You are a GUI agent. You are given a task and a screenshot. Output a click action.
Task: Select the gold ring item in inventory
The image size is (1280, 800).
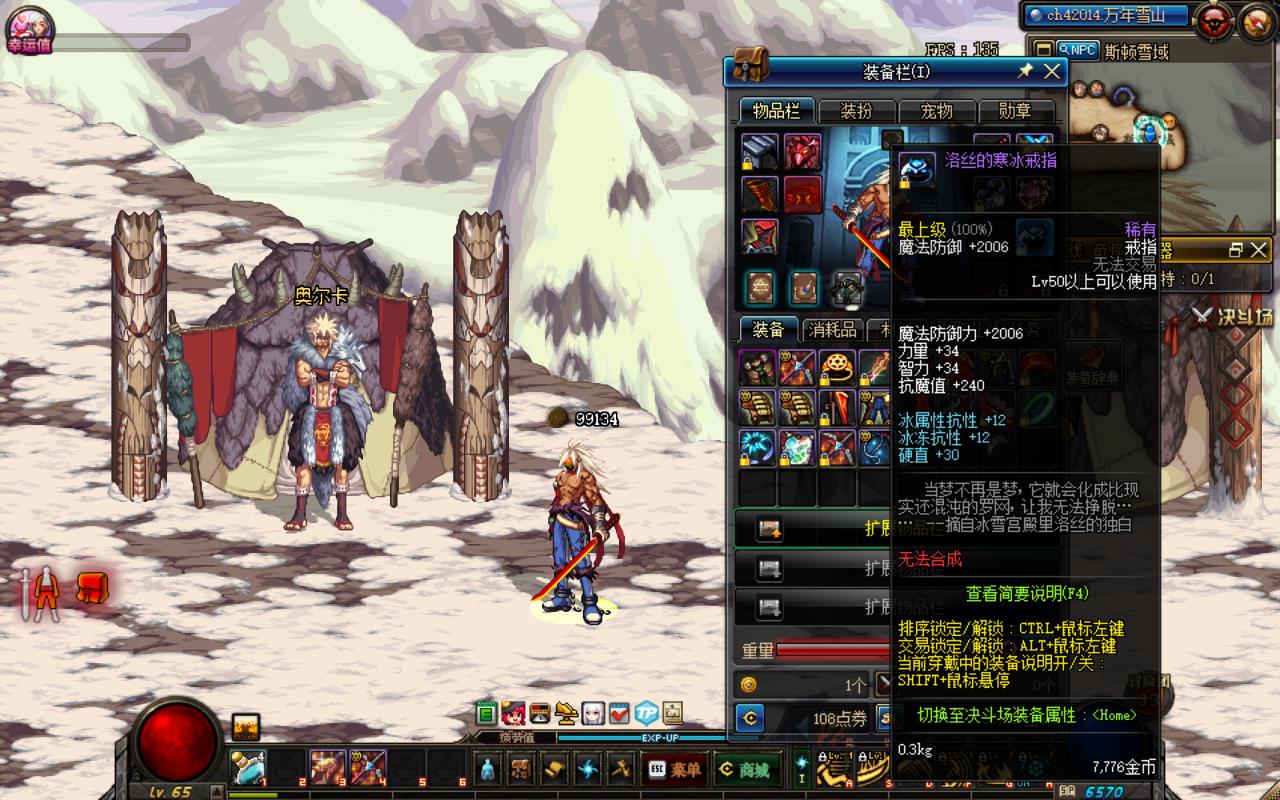click(837, 368)
